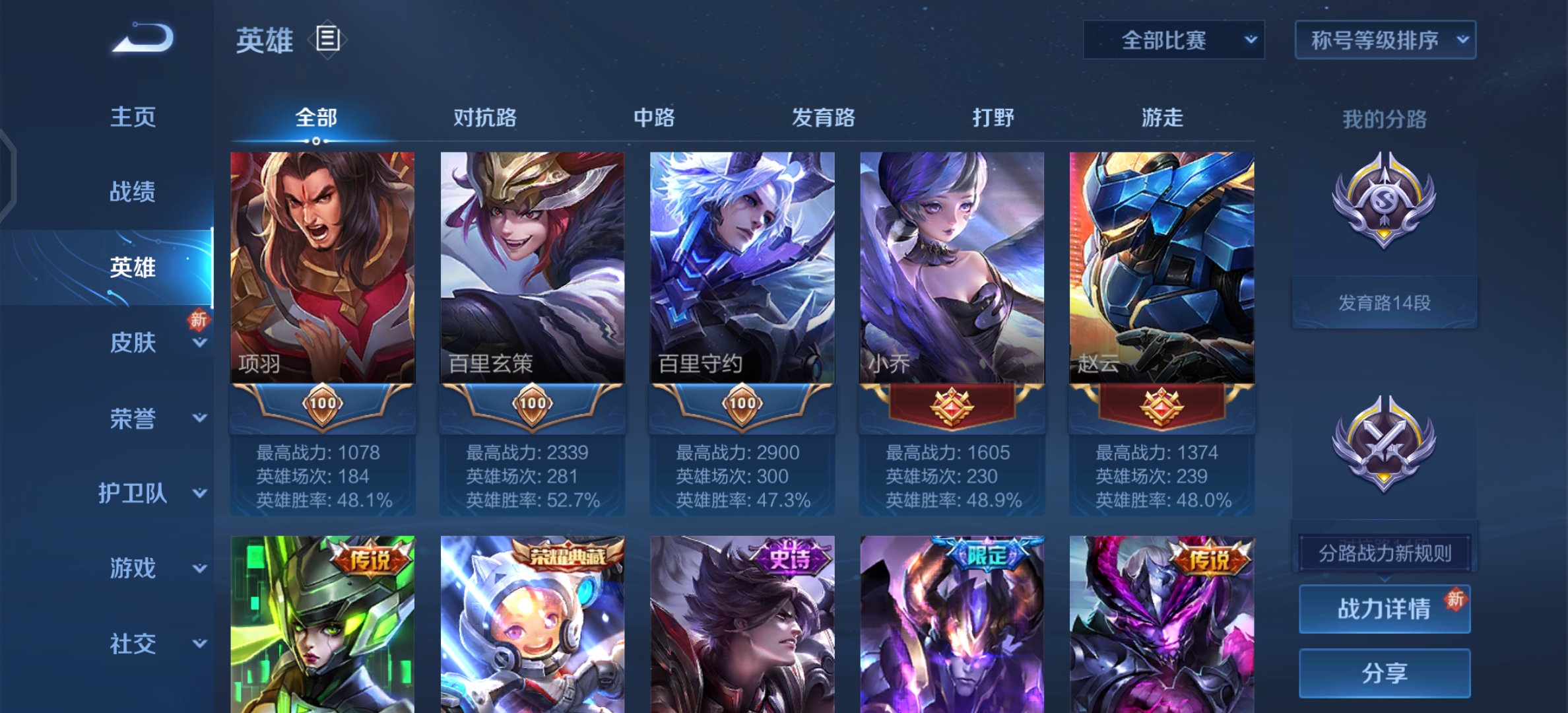The width and height of the screenshot is (1568, 713).
Task: Click the 新 badge on 皮肤 menu
Action: (200, 320)
